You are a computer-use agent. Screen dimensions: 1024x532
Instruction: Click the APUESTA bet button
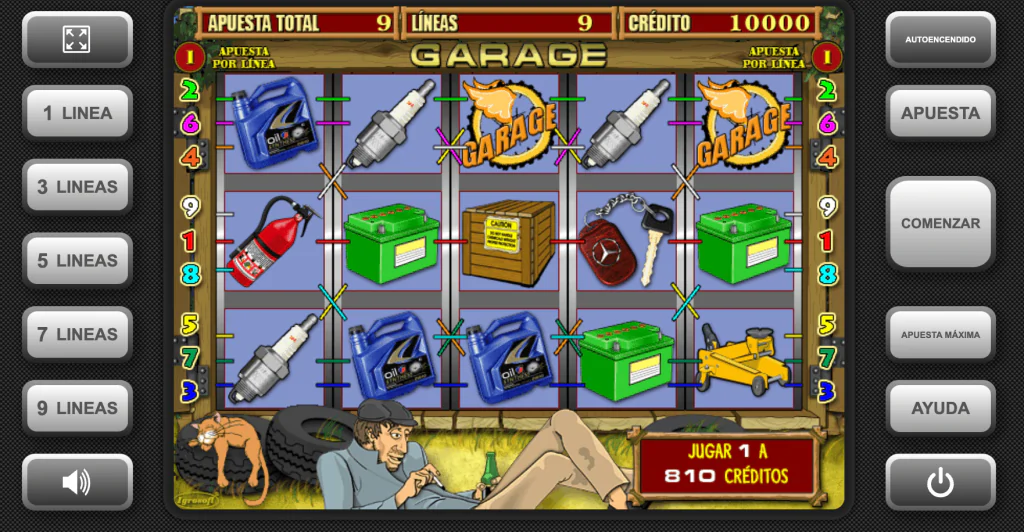point(940,113)
